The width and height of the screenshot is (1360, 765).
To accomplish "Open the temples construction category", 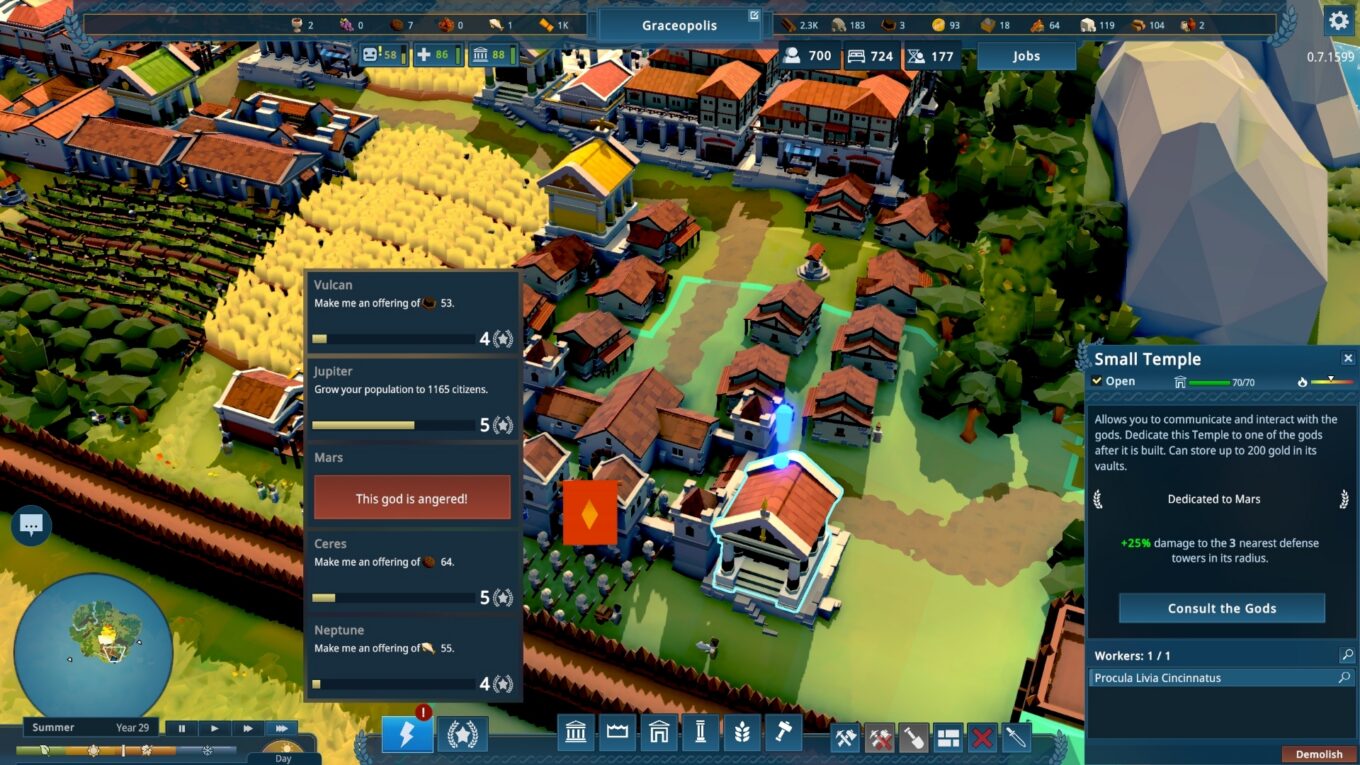I will tap(576, 731).
